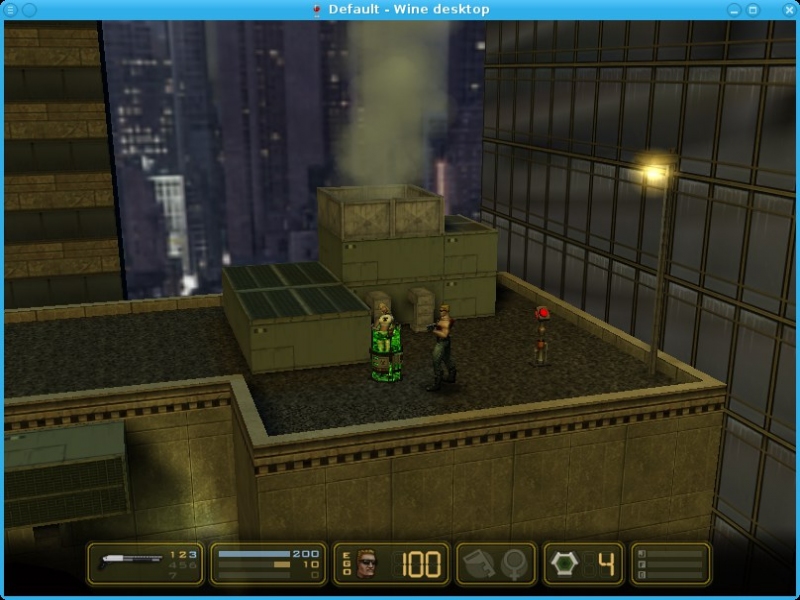Minimize the Wine desktop window

pyautogui.click(x=736, y=9)
